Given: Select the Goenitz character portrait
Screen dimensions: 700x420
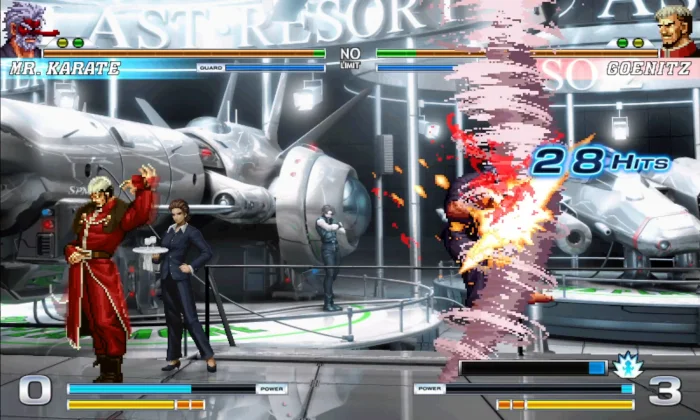Looking at the screenshot, I should tap(677, 28).
